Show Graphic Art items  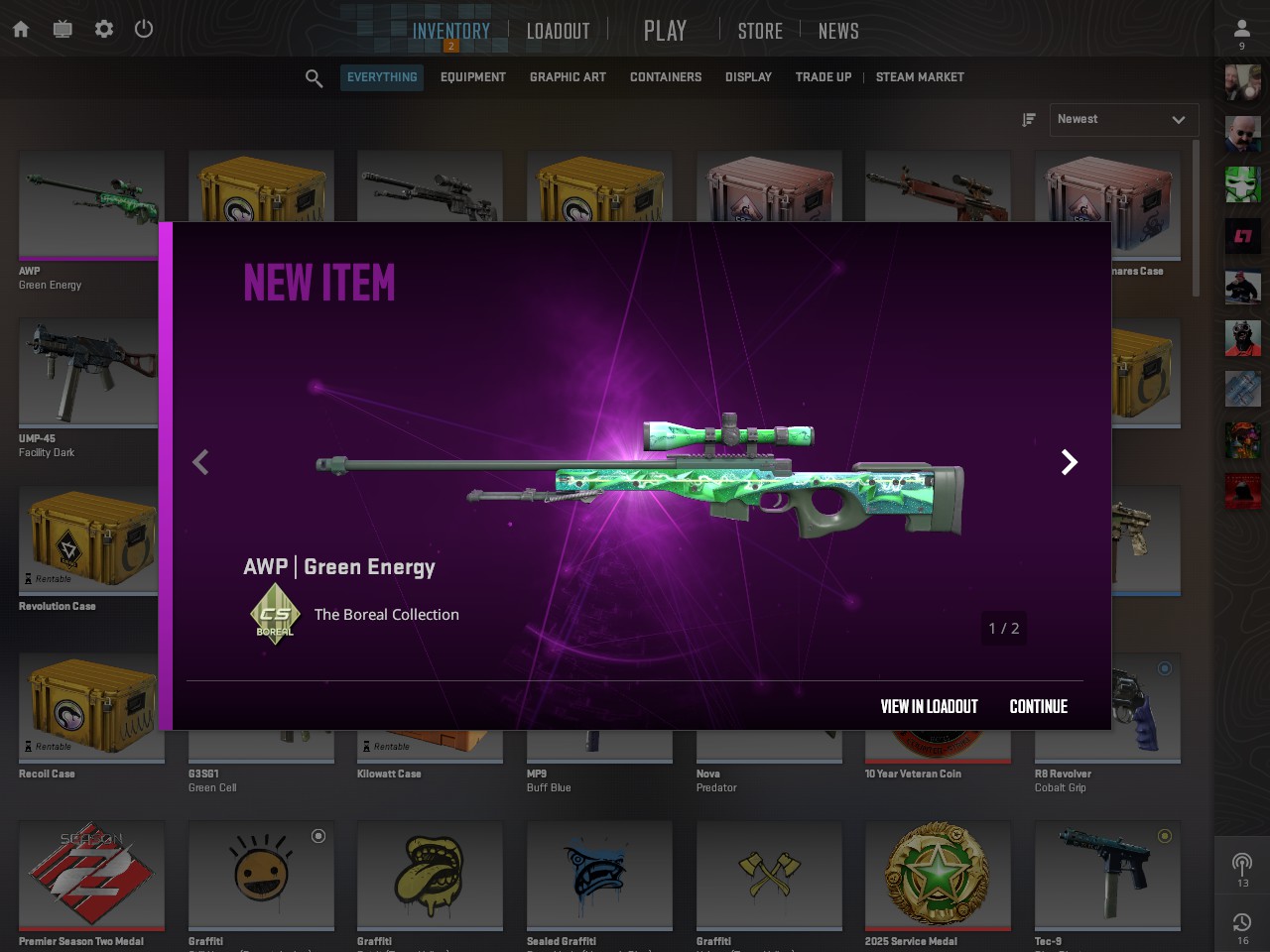(x=568, y=77)
